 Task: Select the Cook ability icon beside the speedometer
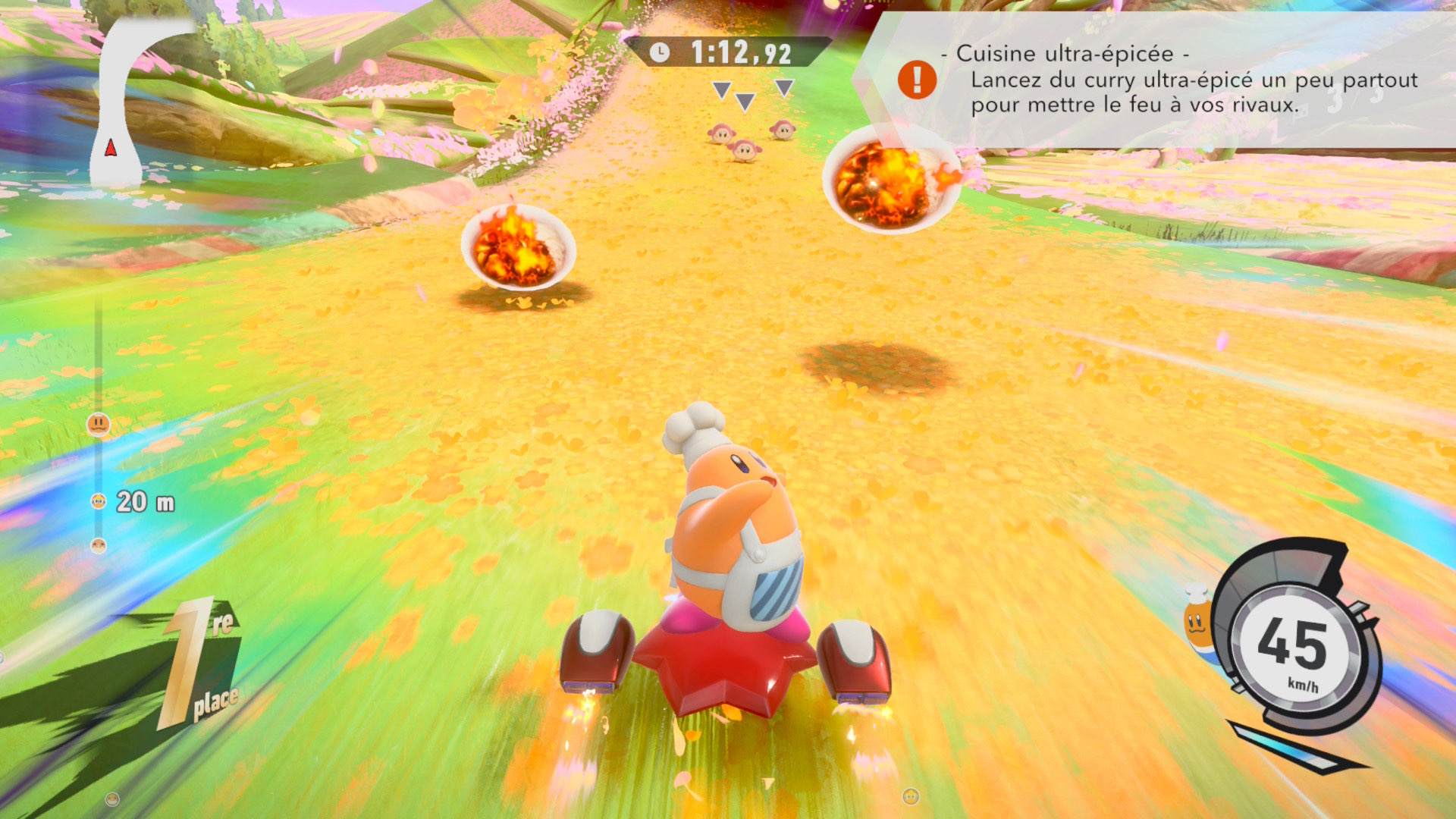pyautogui.click(x=1198, y=618)
